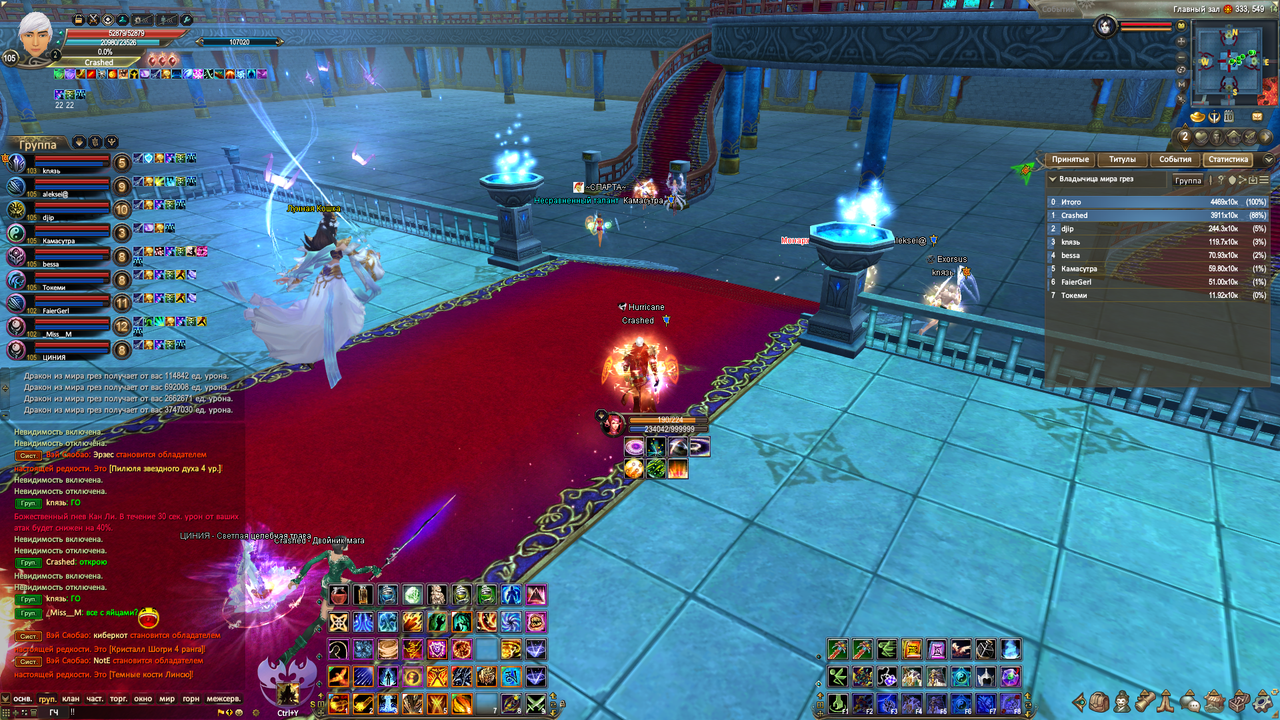1280x720 pixels.
Task: Switch to the Статистика tab
Action: (x=1227, y=160)
